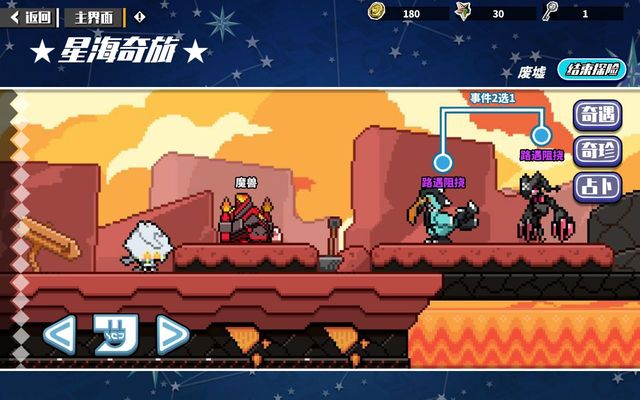Open the 奇遇 encounters panel
The image size is (640, 400).
pyautogui.click(x=595, y=115)
